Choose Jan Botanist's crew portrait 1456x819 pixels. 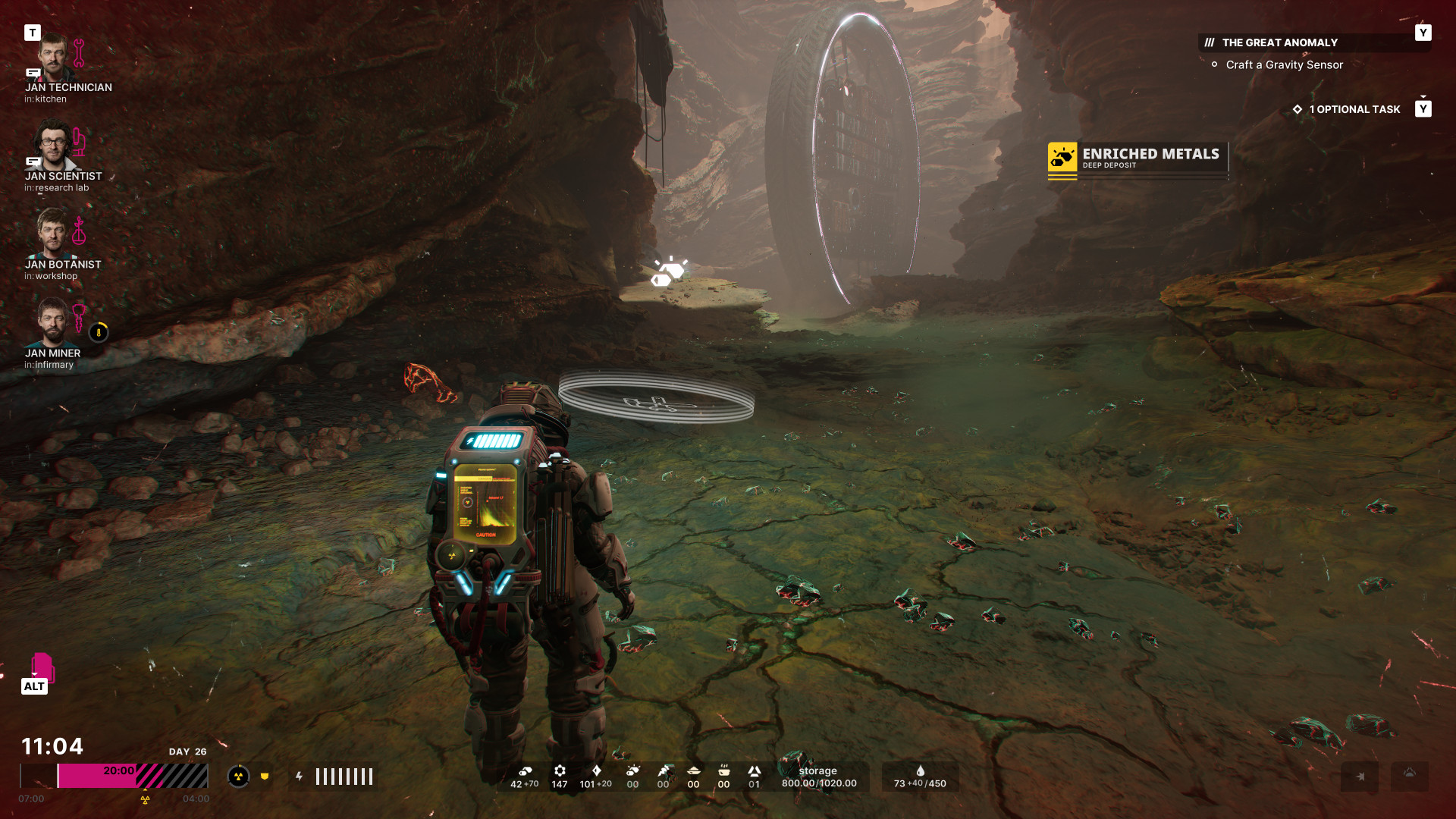[52, 234]
